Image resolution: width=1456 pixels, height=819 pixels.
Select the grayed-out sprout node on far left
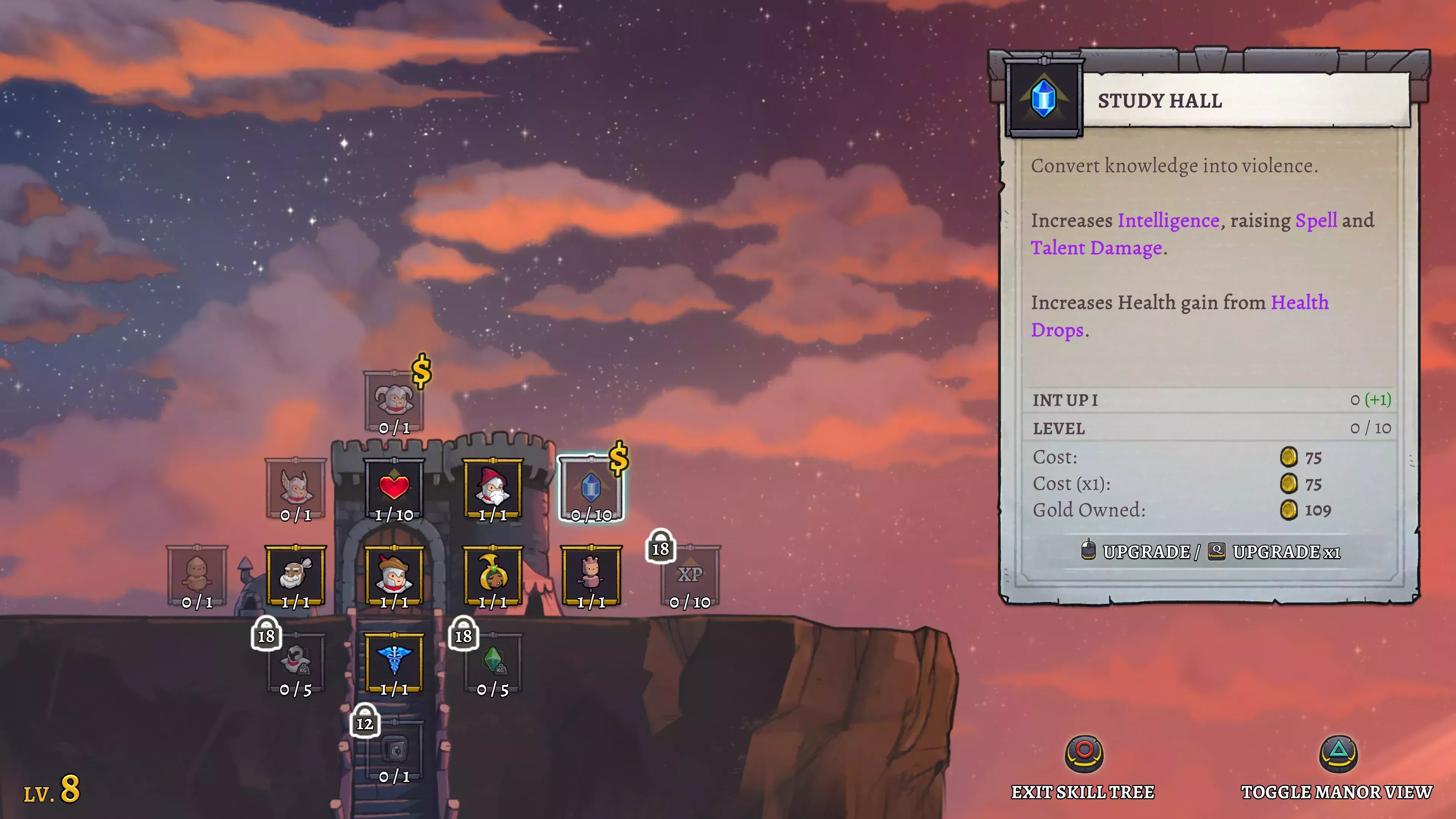point(198,574)
